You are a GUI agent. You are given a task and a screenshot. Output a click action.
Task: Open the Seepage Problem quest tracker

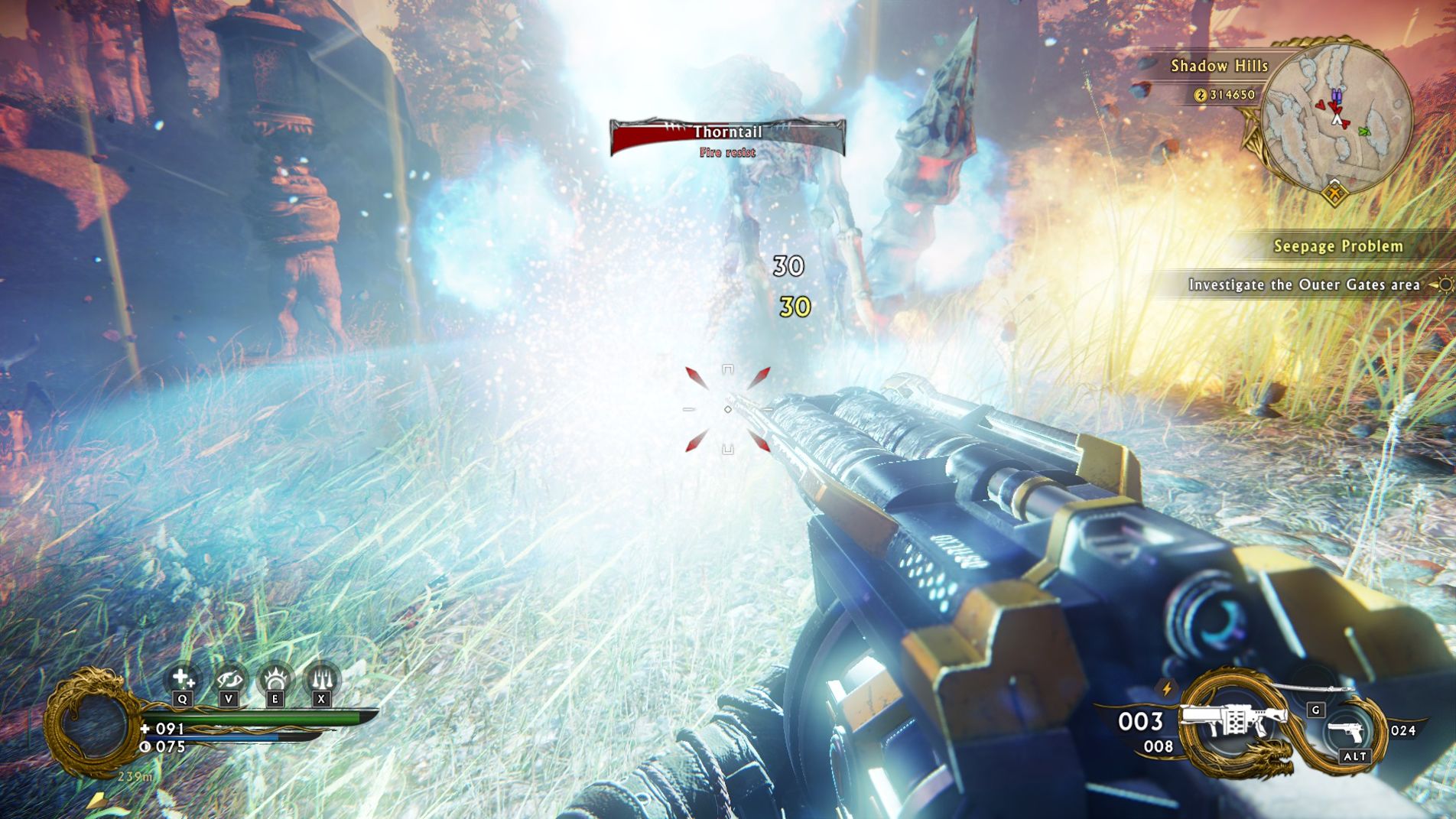pyautogui.click(x=1337, y=246)
